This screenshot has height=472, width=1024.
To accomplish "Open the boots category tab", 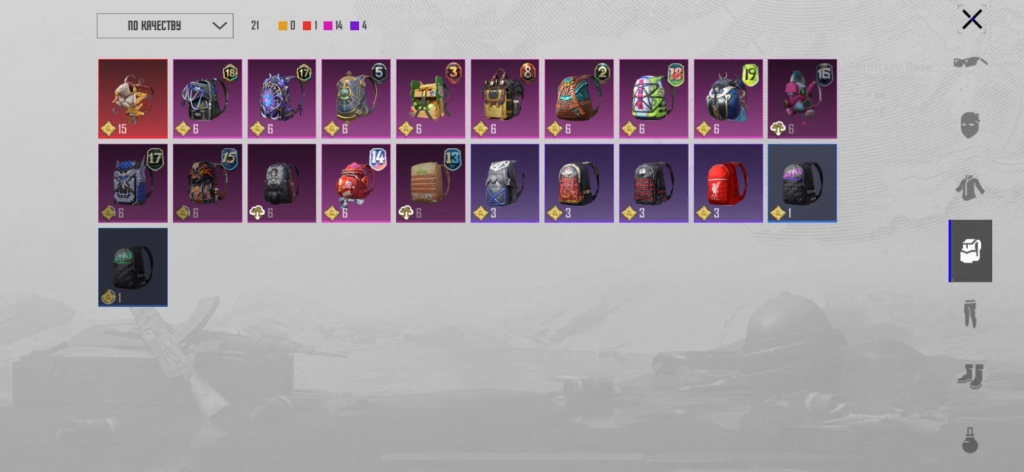I will point(970,375).
